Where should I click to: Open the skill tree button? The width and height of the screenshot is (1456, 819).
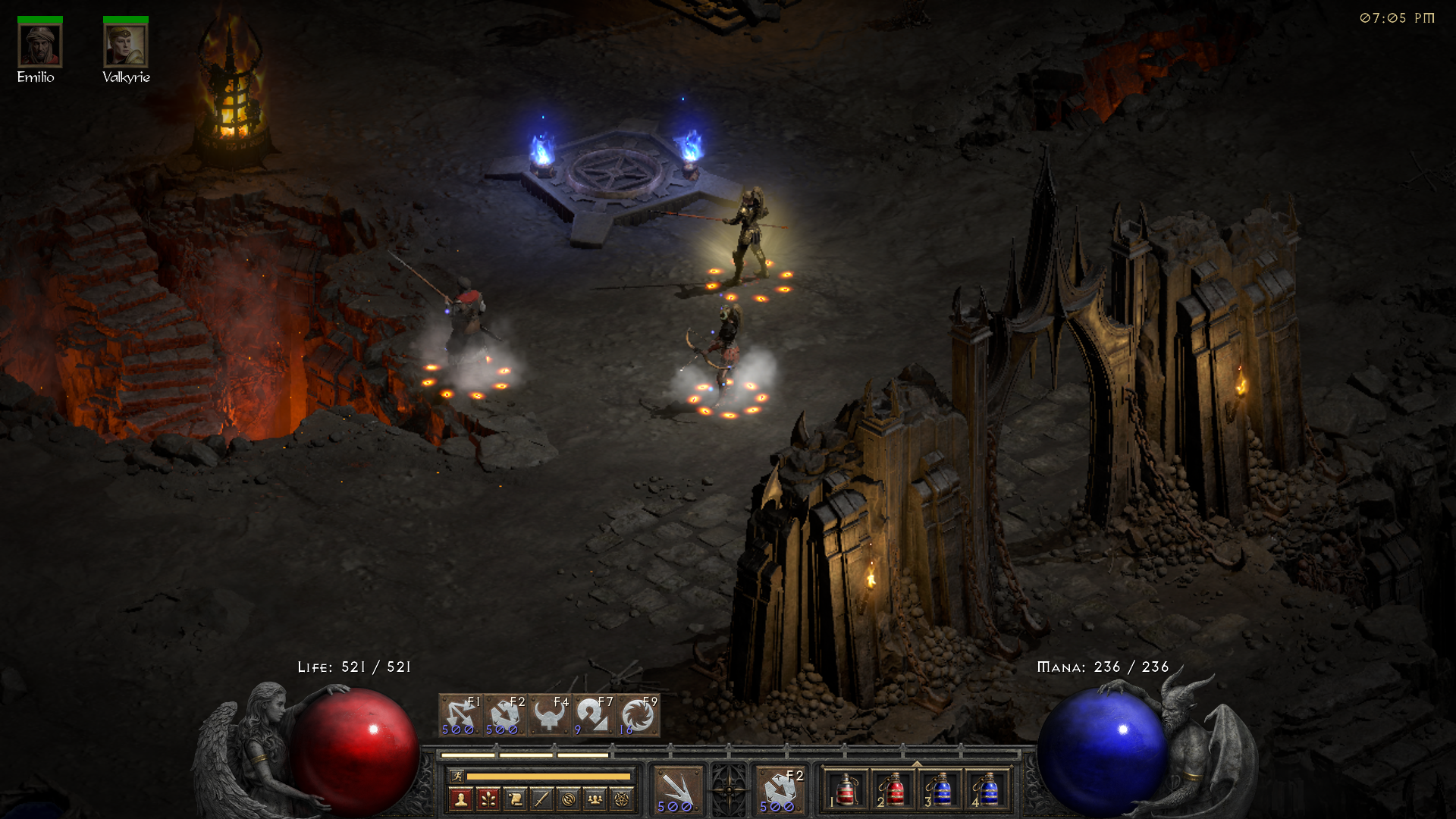coord(488,799)
